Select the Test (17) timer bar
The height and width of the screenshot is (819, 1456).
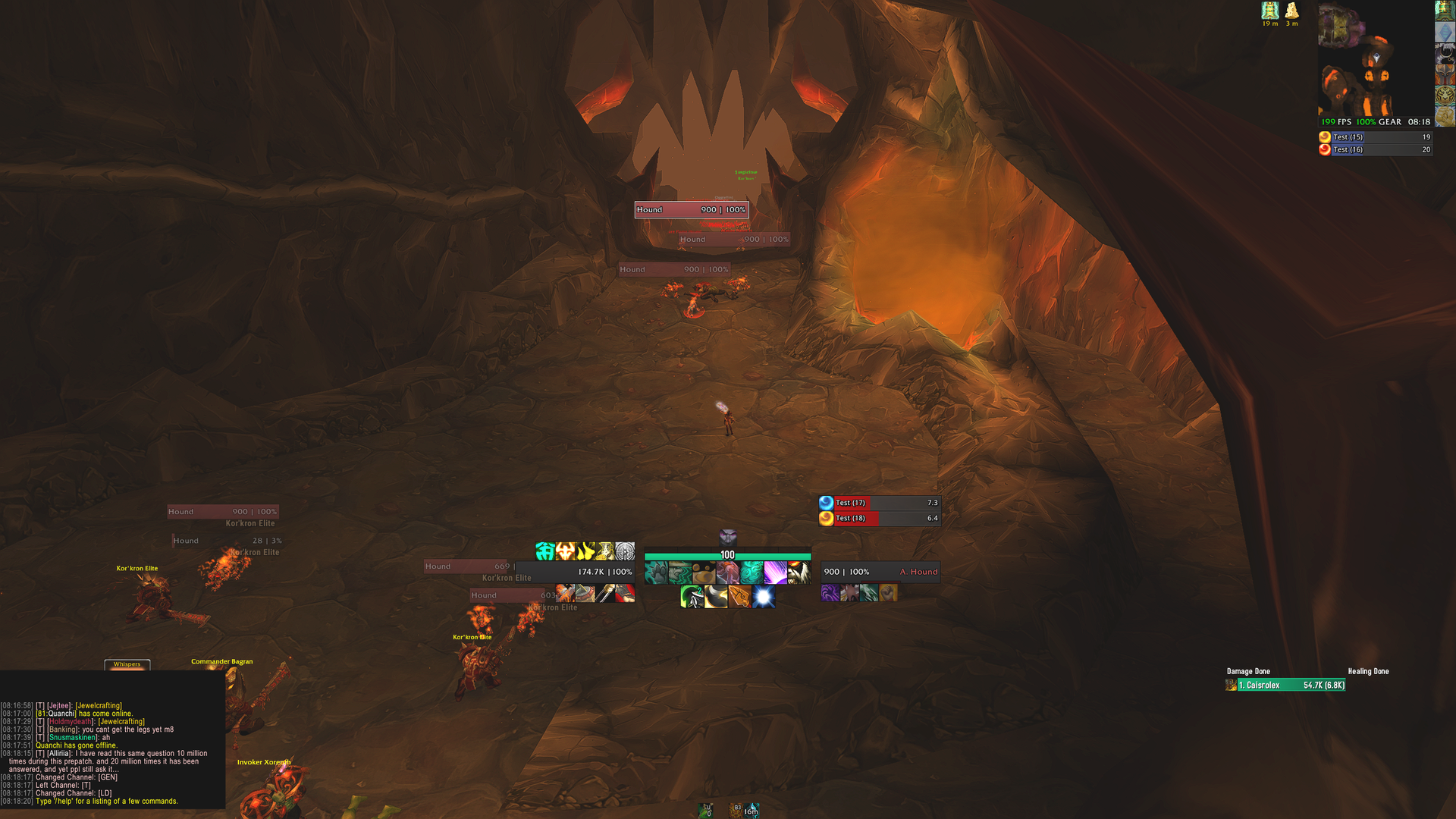[880, 503]
